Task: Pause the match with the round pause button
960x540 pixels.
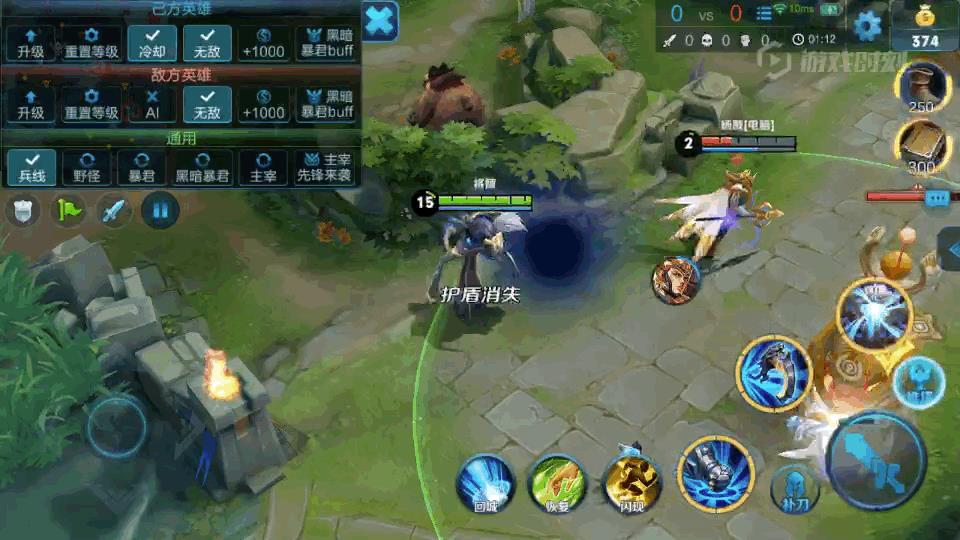Action: 160,211
